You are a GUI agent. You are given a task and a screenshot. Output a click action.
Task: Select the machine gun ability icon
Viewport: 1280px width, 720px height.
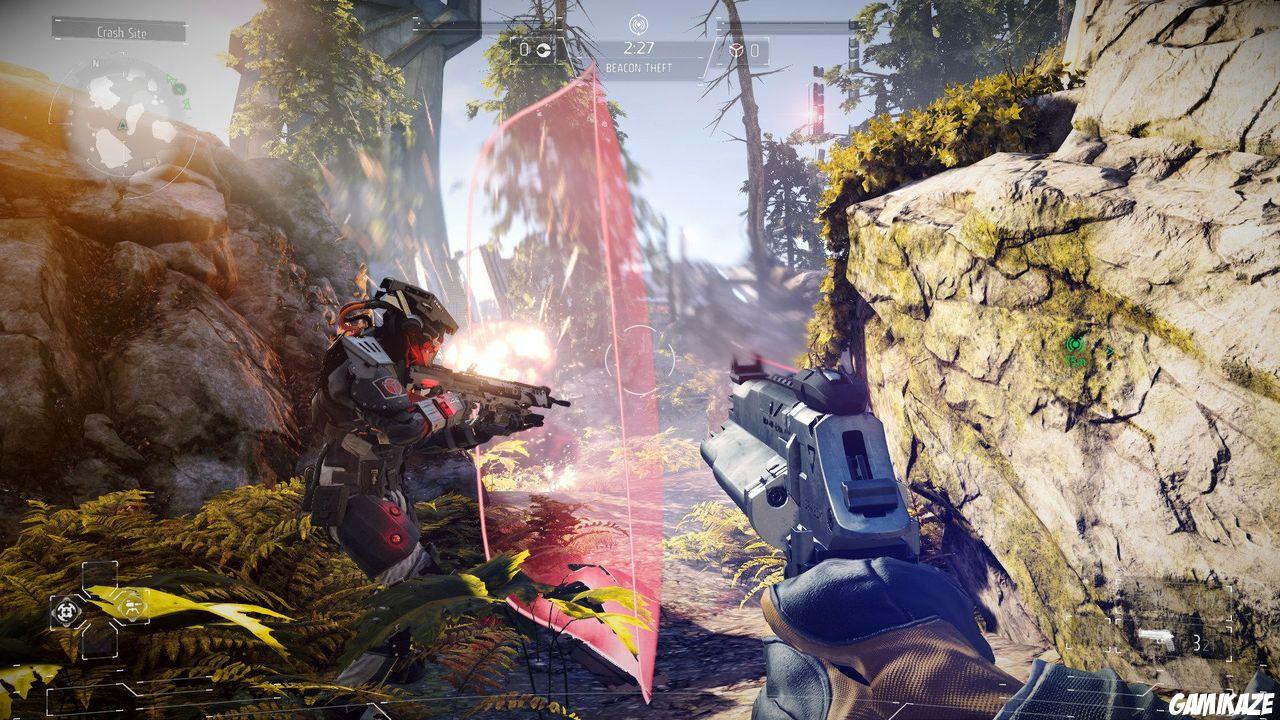pyautogui.click(x=133, y=606)
